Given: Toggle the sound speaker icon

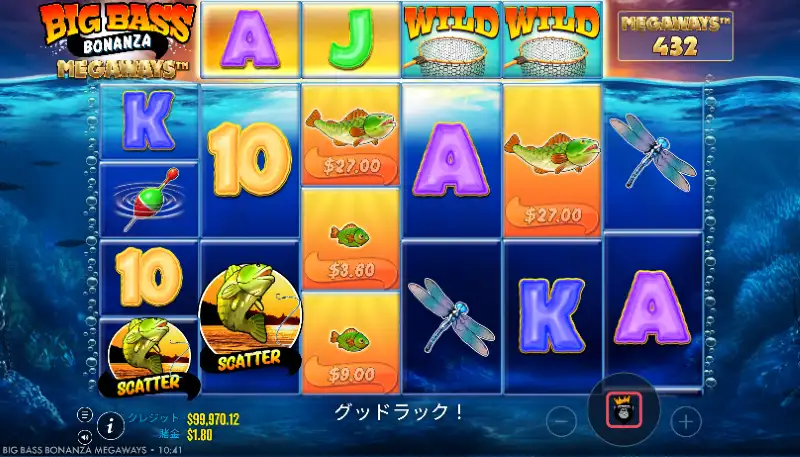Looking at the screenshot, I should point(86,436).
